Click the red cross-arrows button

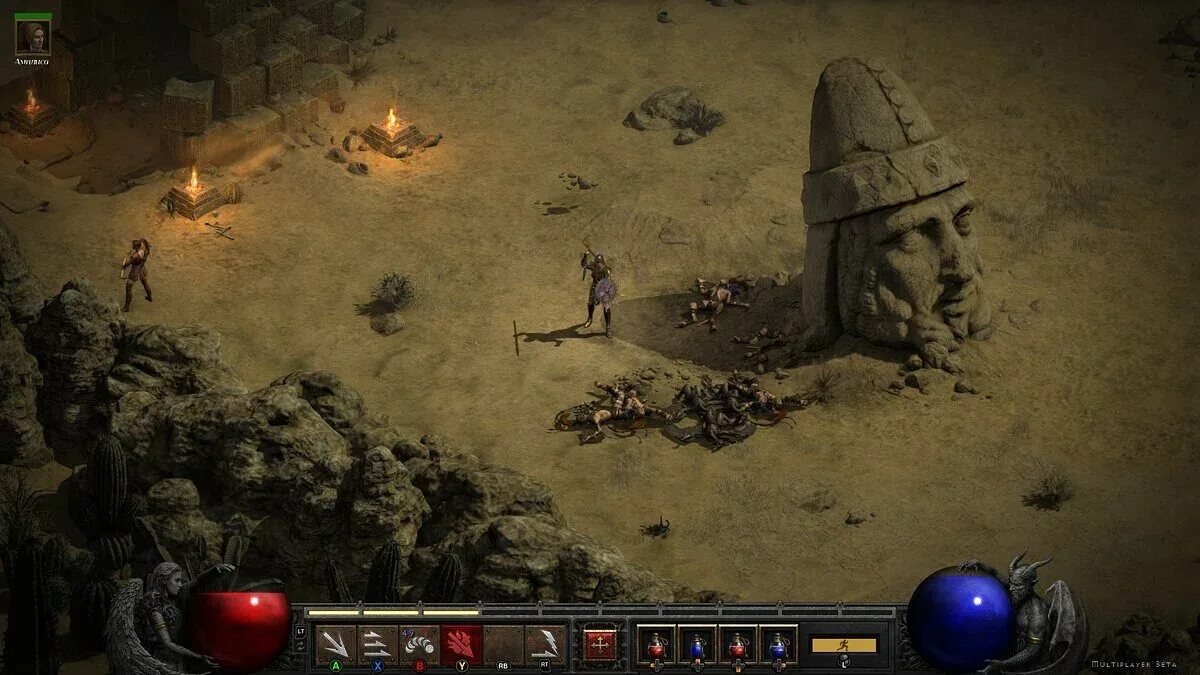coord(600,644)
